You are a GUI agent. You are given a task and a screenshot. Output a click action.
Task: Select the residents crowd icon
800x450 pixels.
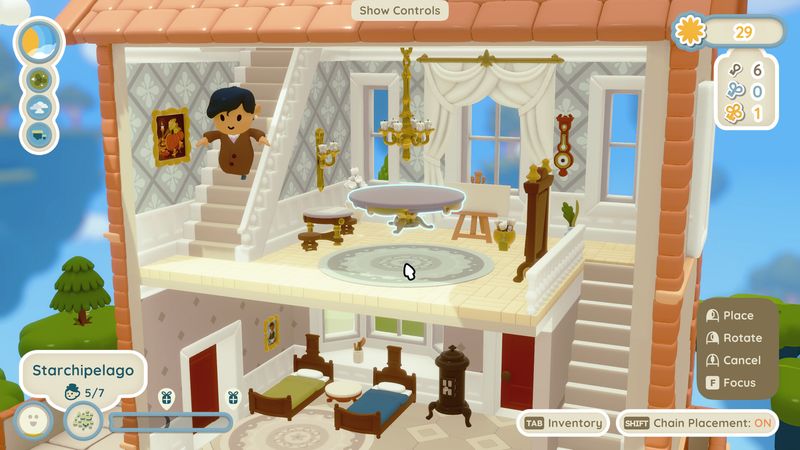pyautogui.click(x=83, y=420)
